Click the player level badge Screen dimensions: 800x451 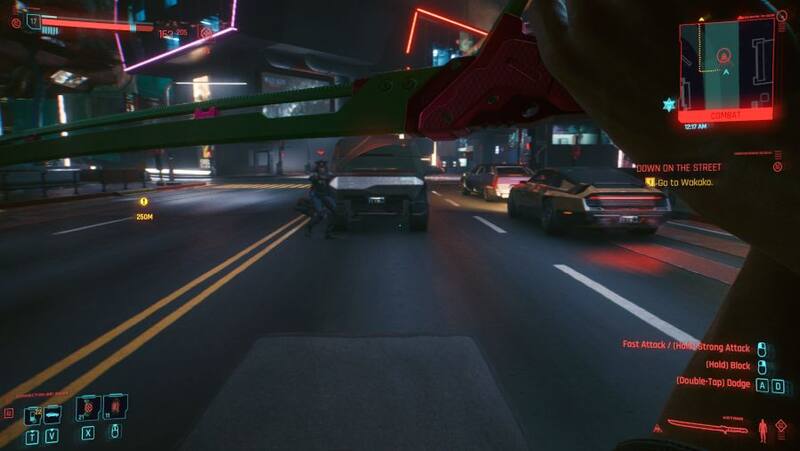pos(34,19)
